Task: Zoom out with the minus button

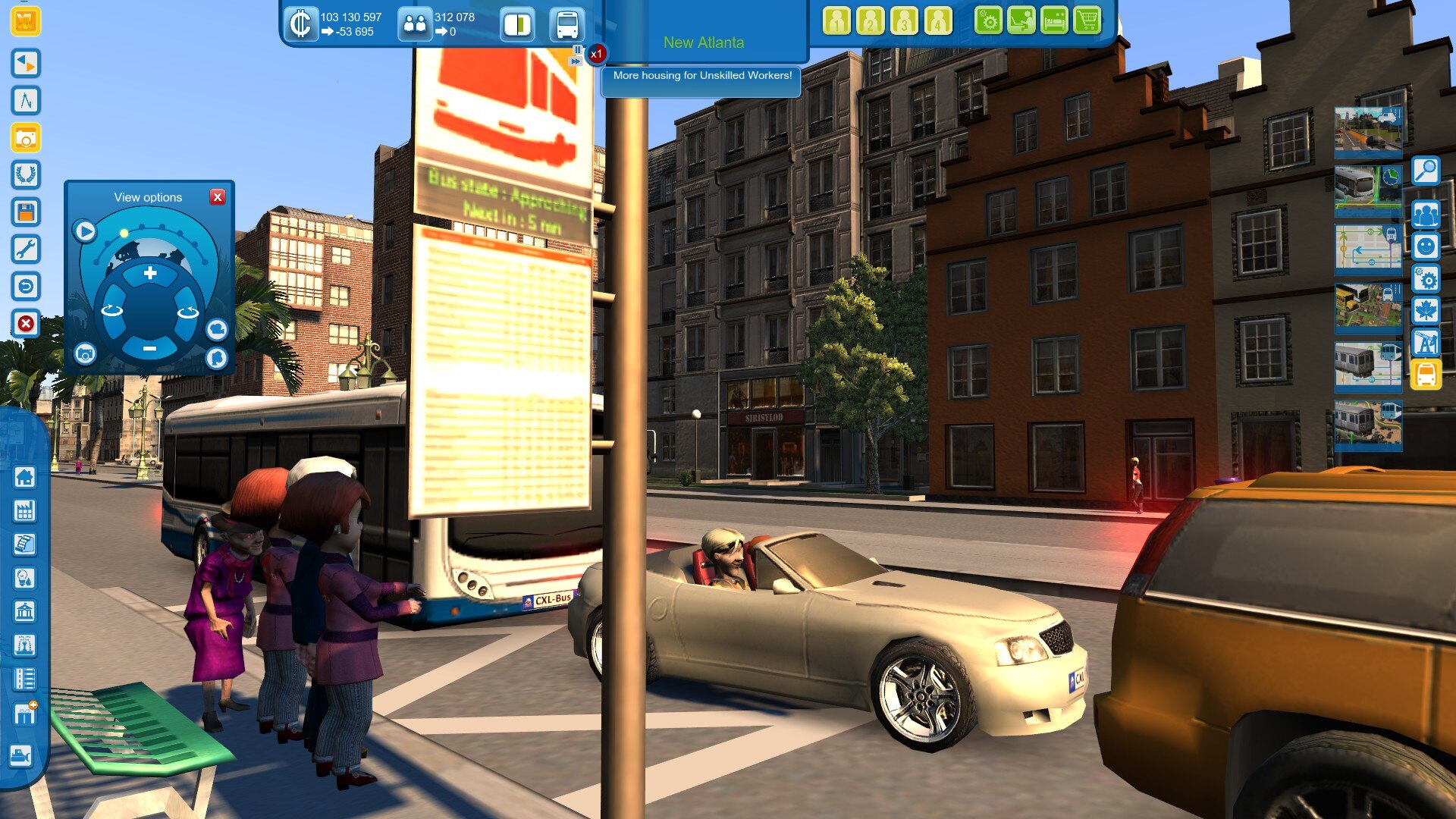Action: tap(149, 348)
